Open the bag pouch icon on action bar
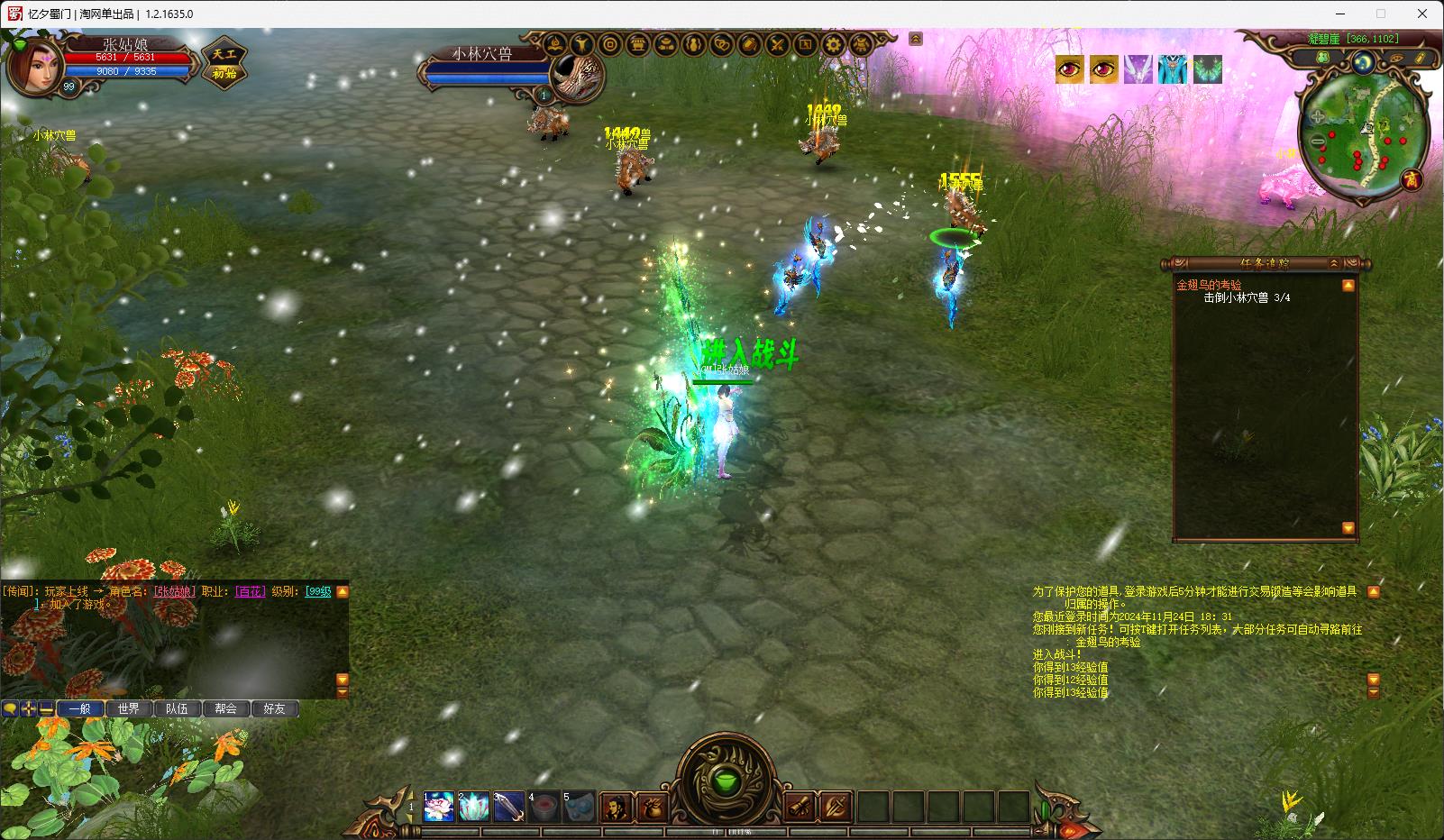 pos(651,806)
